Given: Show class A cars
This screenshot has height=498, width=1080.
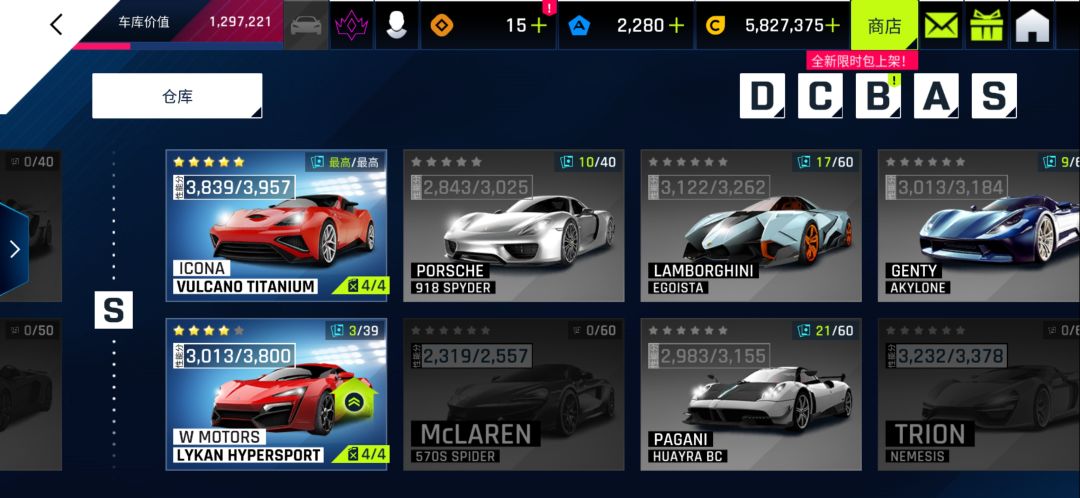Looking at the screenshot, I should 936,96.
